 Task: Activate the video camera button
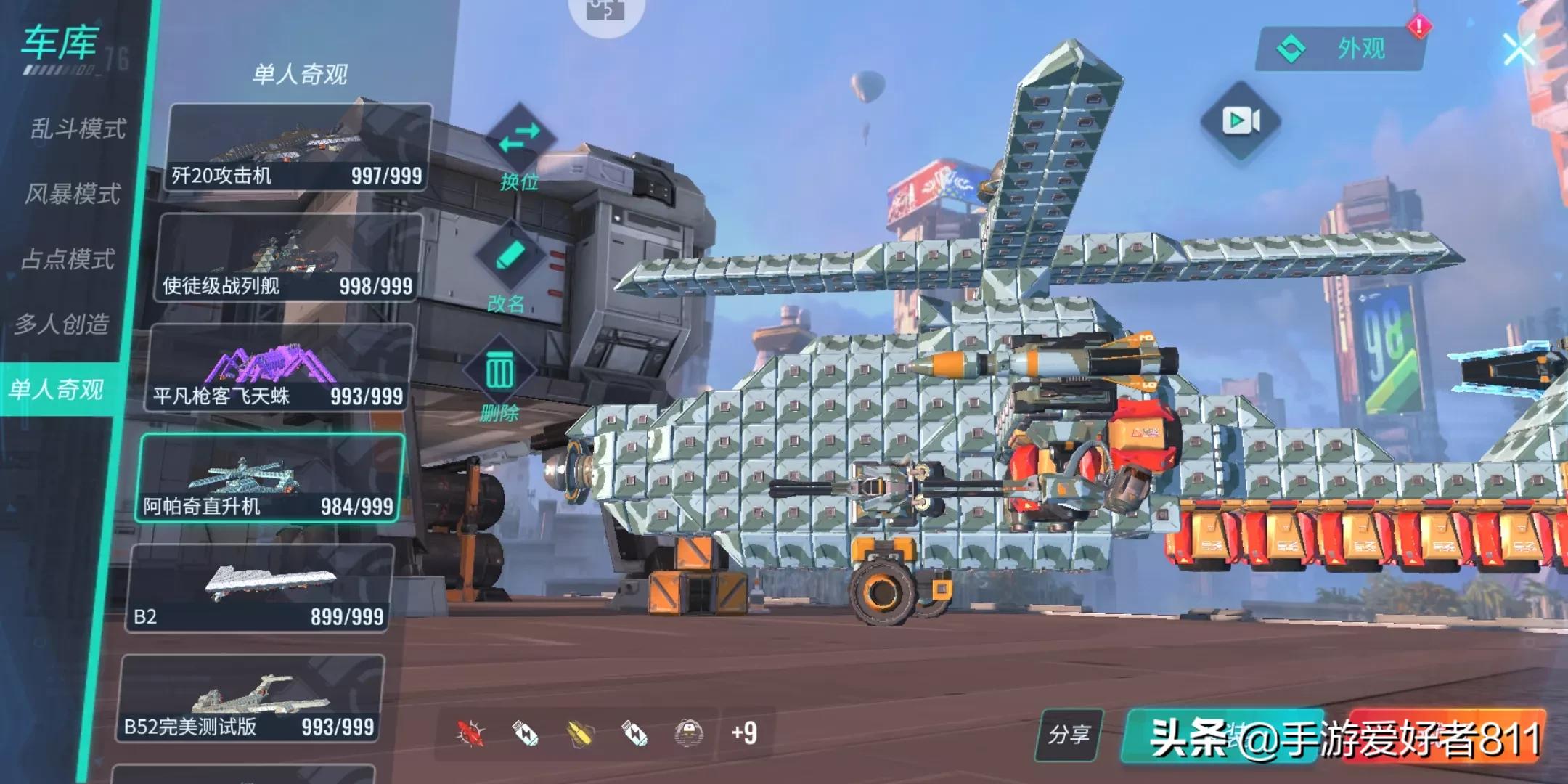click(x=1241, y=121)
